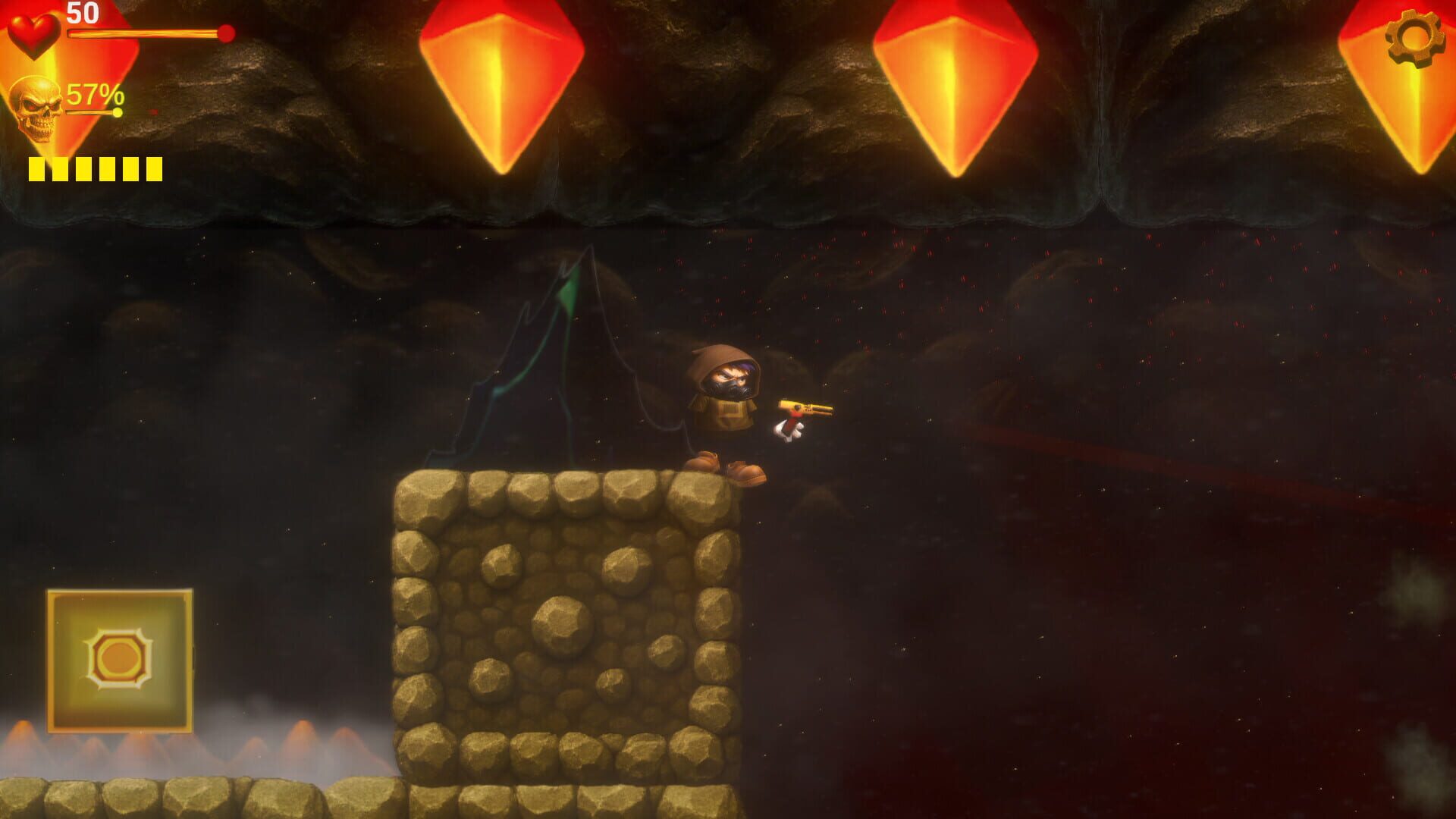Viewport: 1456px width, 819px height.
Task: Click the HP value 50 label
Action: tap(83, 13)
